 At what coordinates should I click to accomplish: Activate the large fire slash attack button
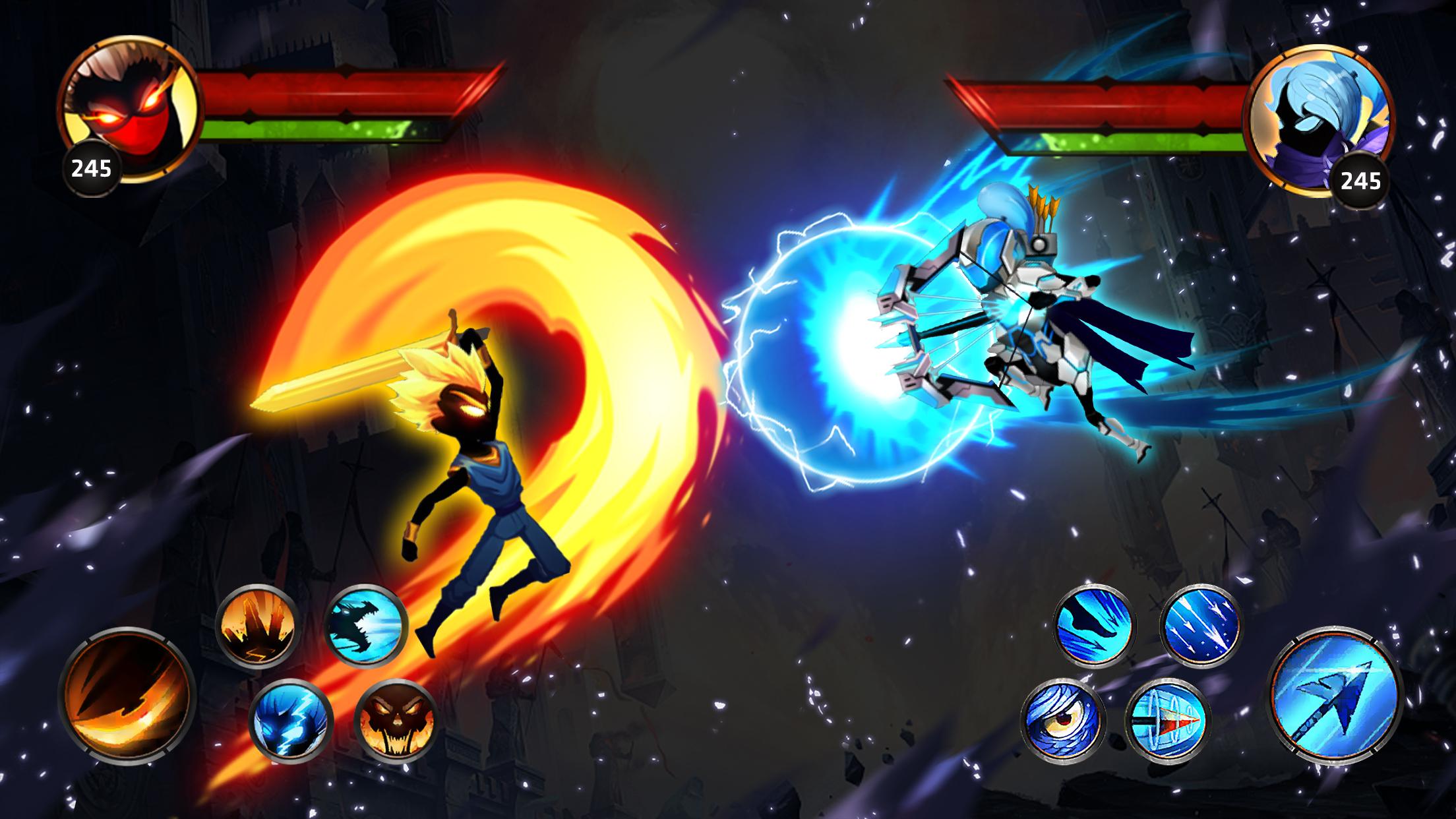click(x=127, y=692)
